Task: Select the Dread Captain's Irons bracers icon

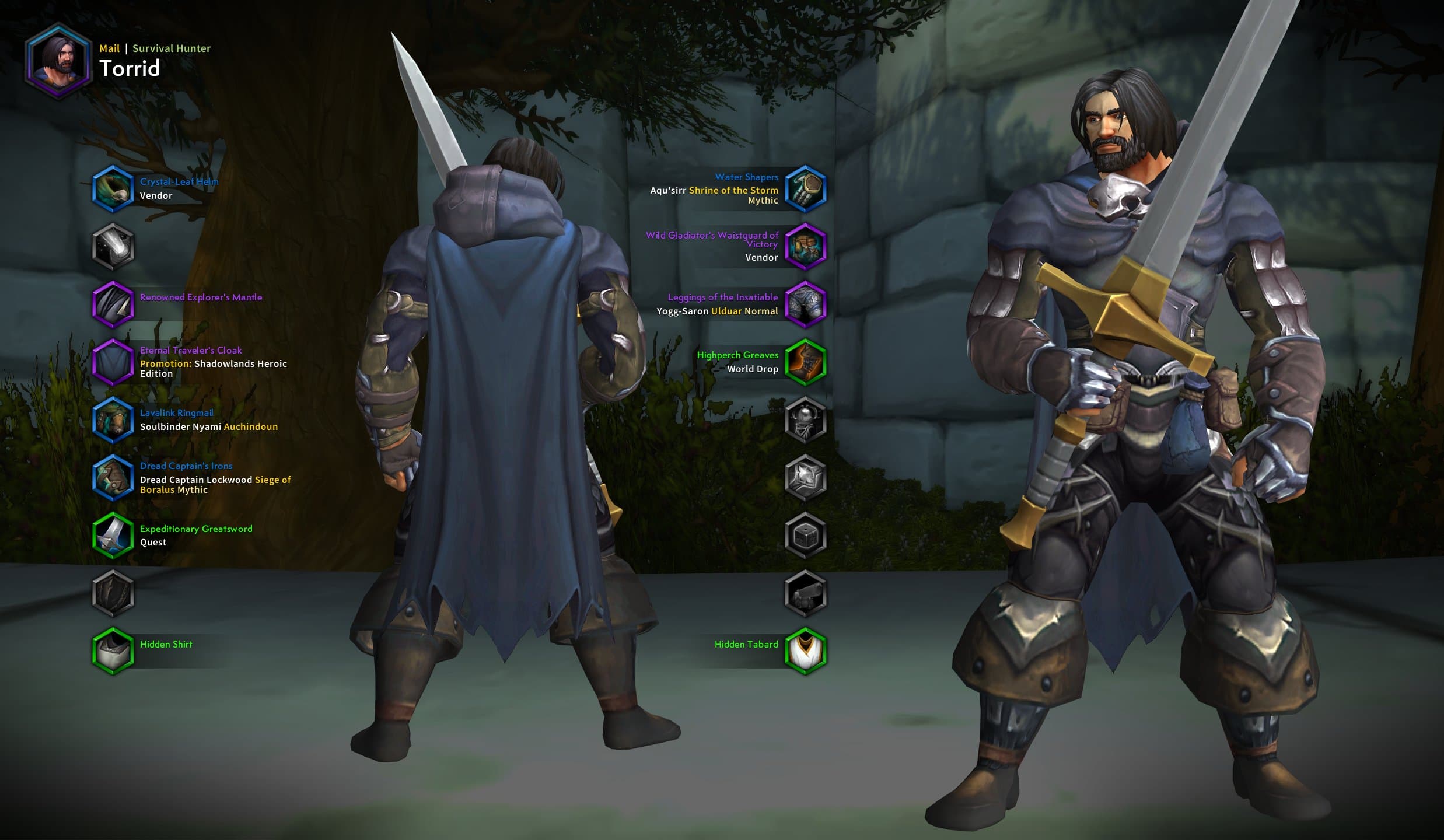Action: pos(114,478)
